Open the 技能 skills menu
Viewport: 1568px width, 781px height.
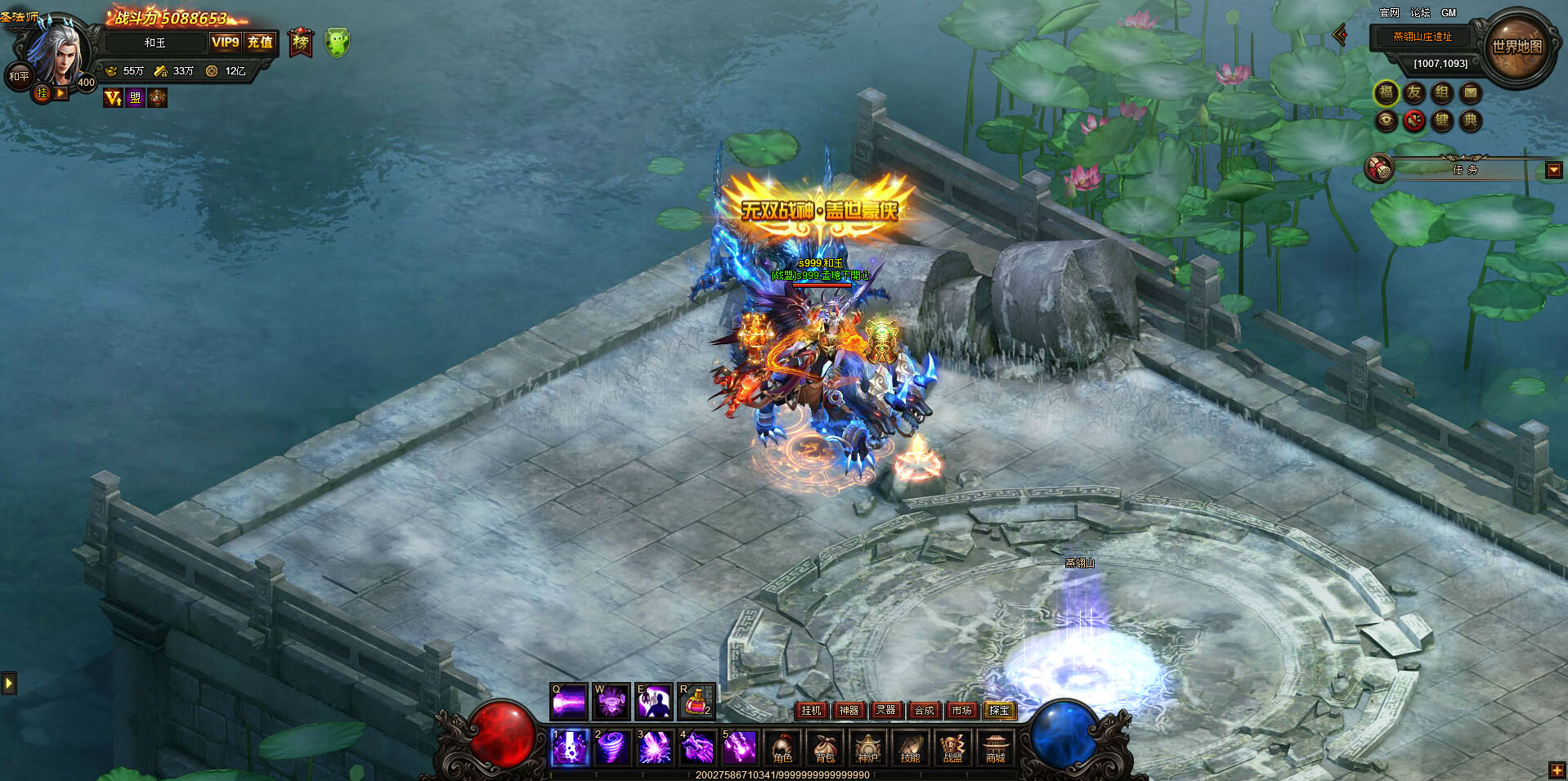(910, 747)
